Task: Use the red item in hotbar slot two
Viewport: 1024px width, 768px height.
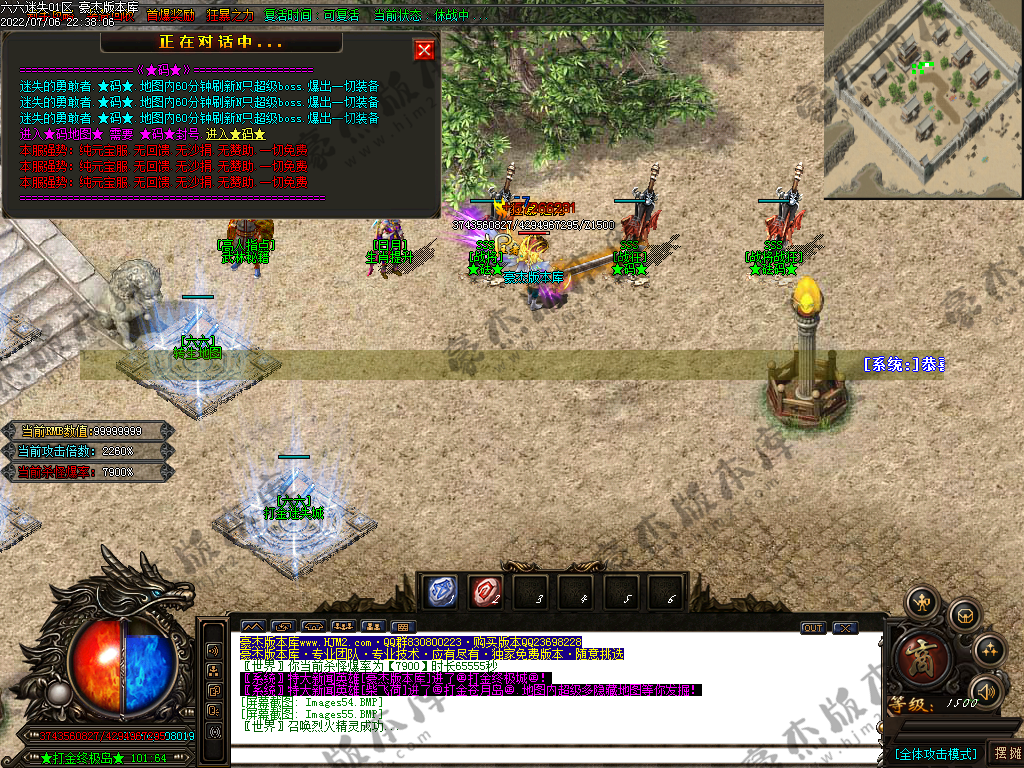Action: [x=487, y=592]
